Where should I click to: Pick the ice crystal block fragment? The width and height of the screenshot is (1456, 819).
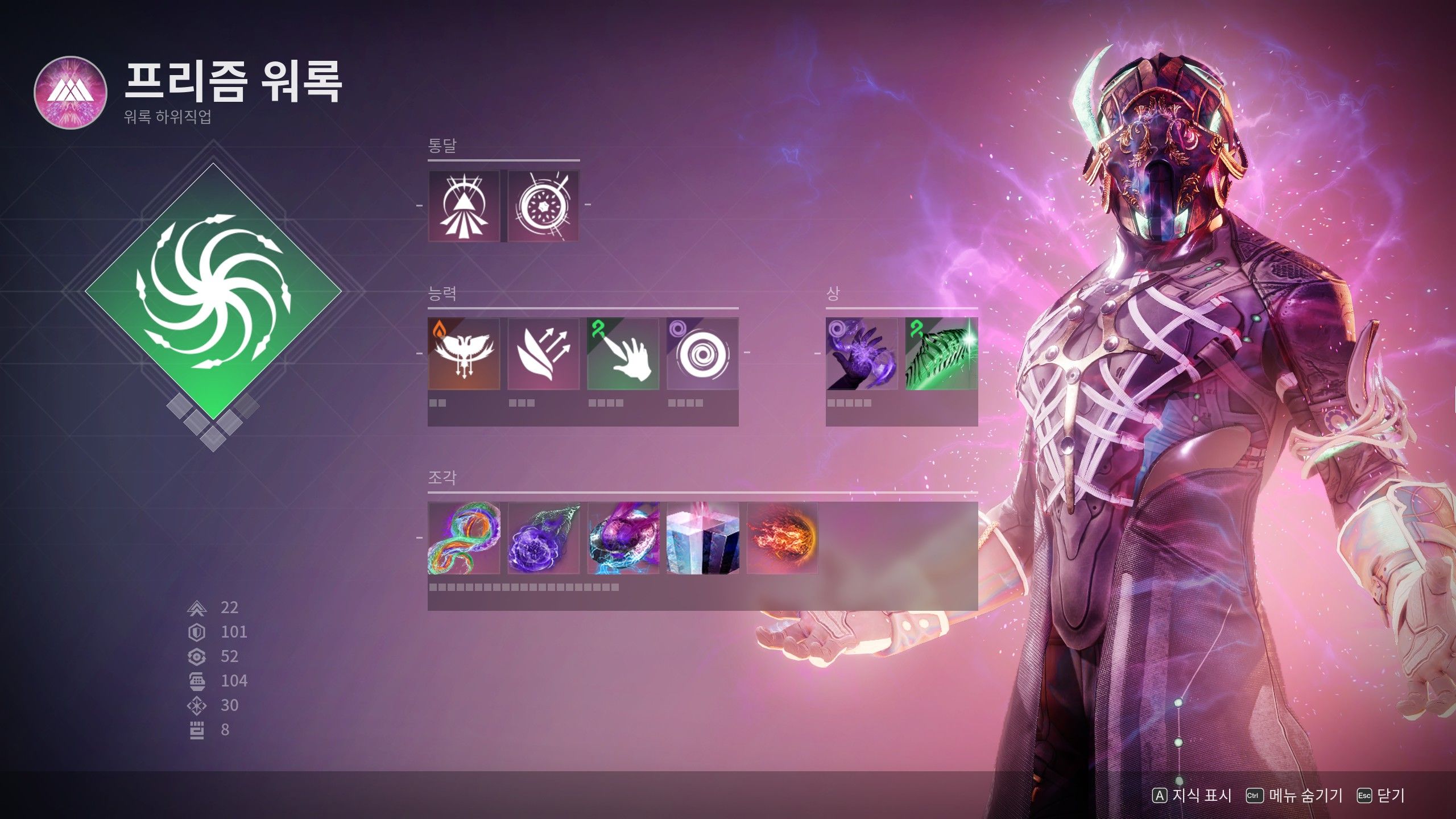[x=702, y=538]
